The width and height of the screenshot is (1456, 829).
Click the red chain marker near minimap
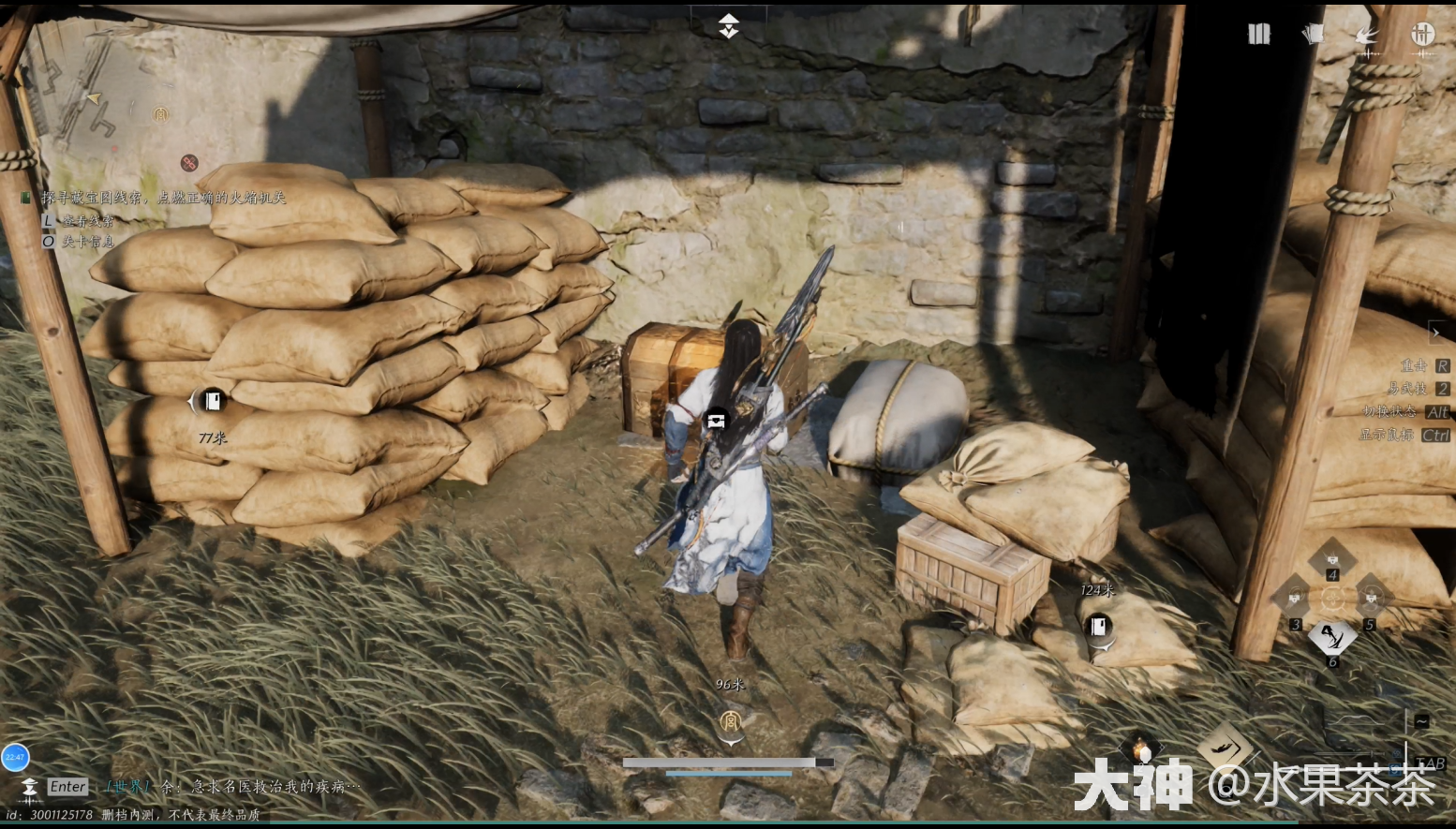click(x=189, y=163)
